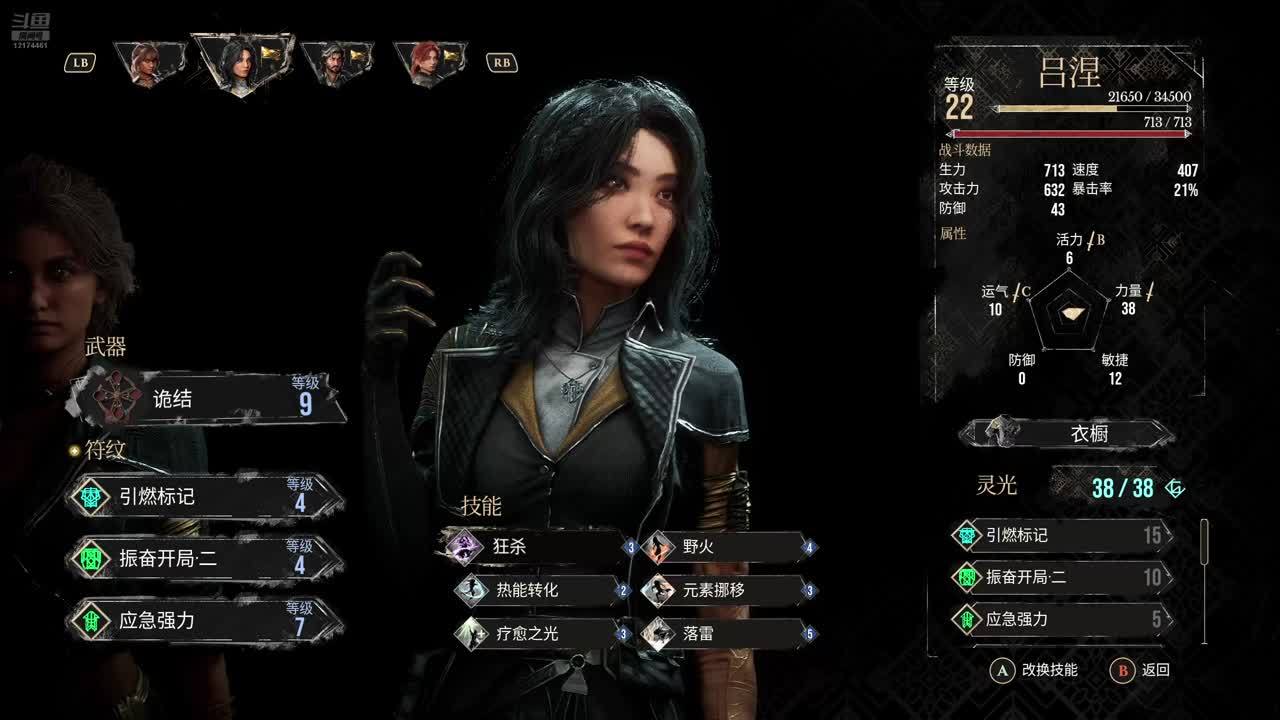Switch to the bearded man character portrait
This screenshot has height=720, width=1280.
coord(336,62)
